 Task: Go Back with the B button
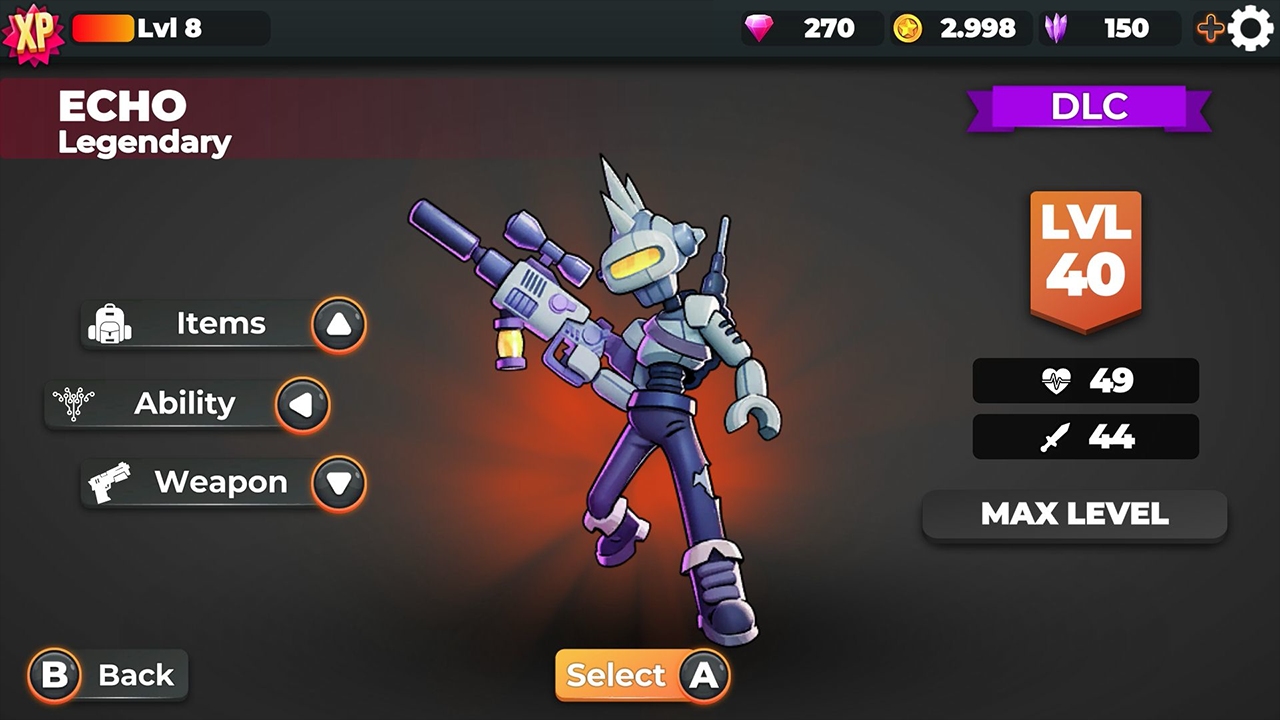55,674
